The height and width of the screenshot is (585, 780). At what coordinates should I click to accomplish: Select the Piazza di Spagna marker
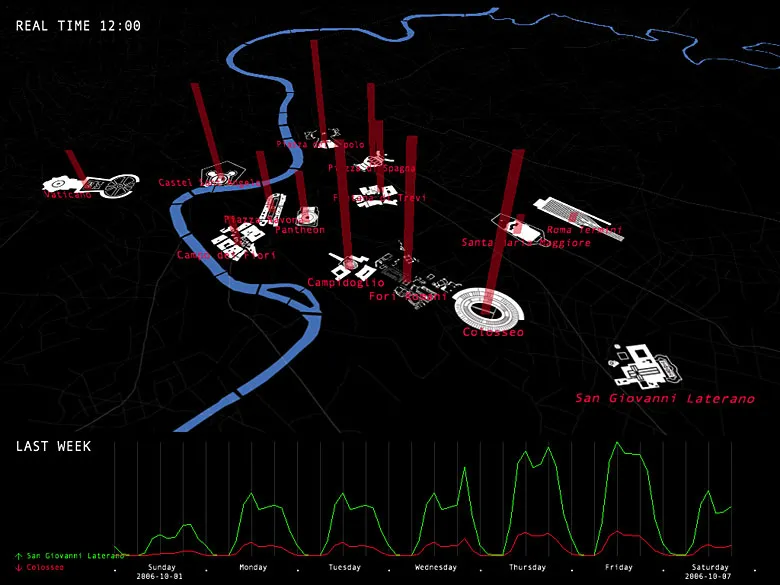372,160
